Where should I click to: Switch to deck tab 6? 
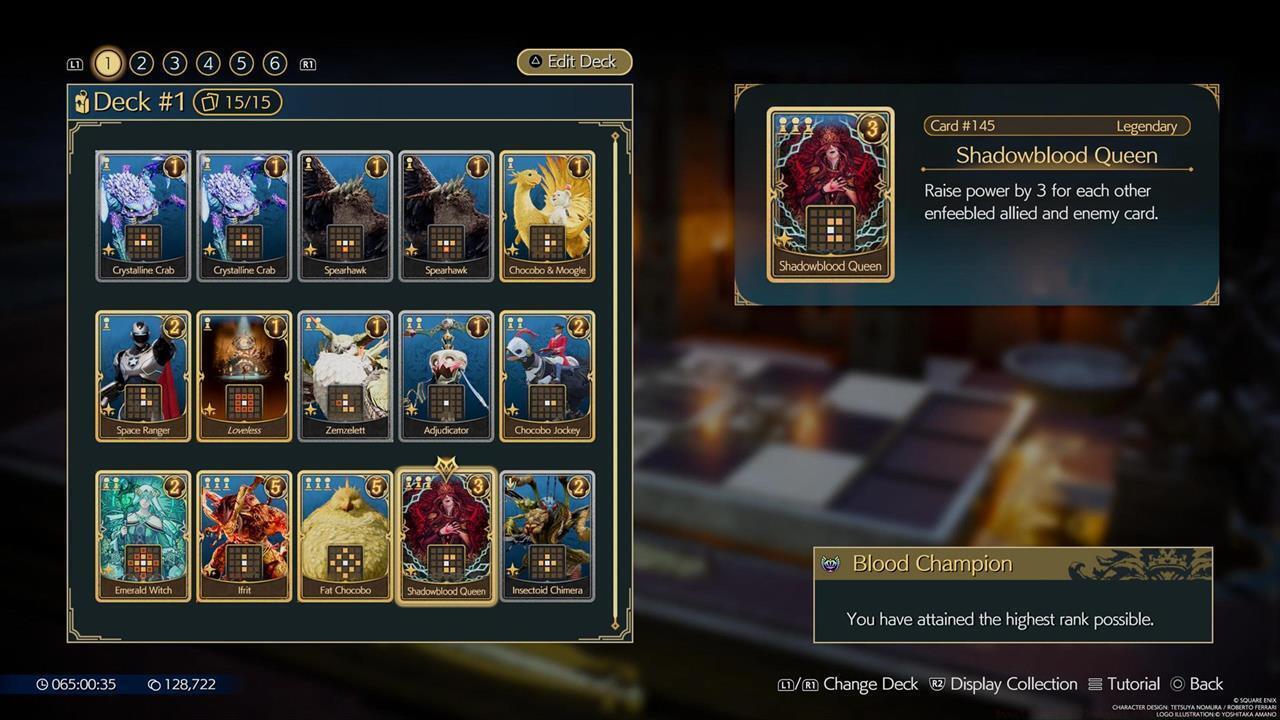[x=272, y=62]
